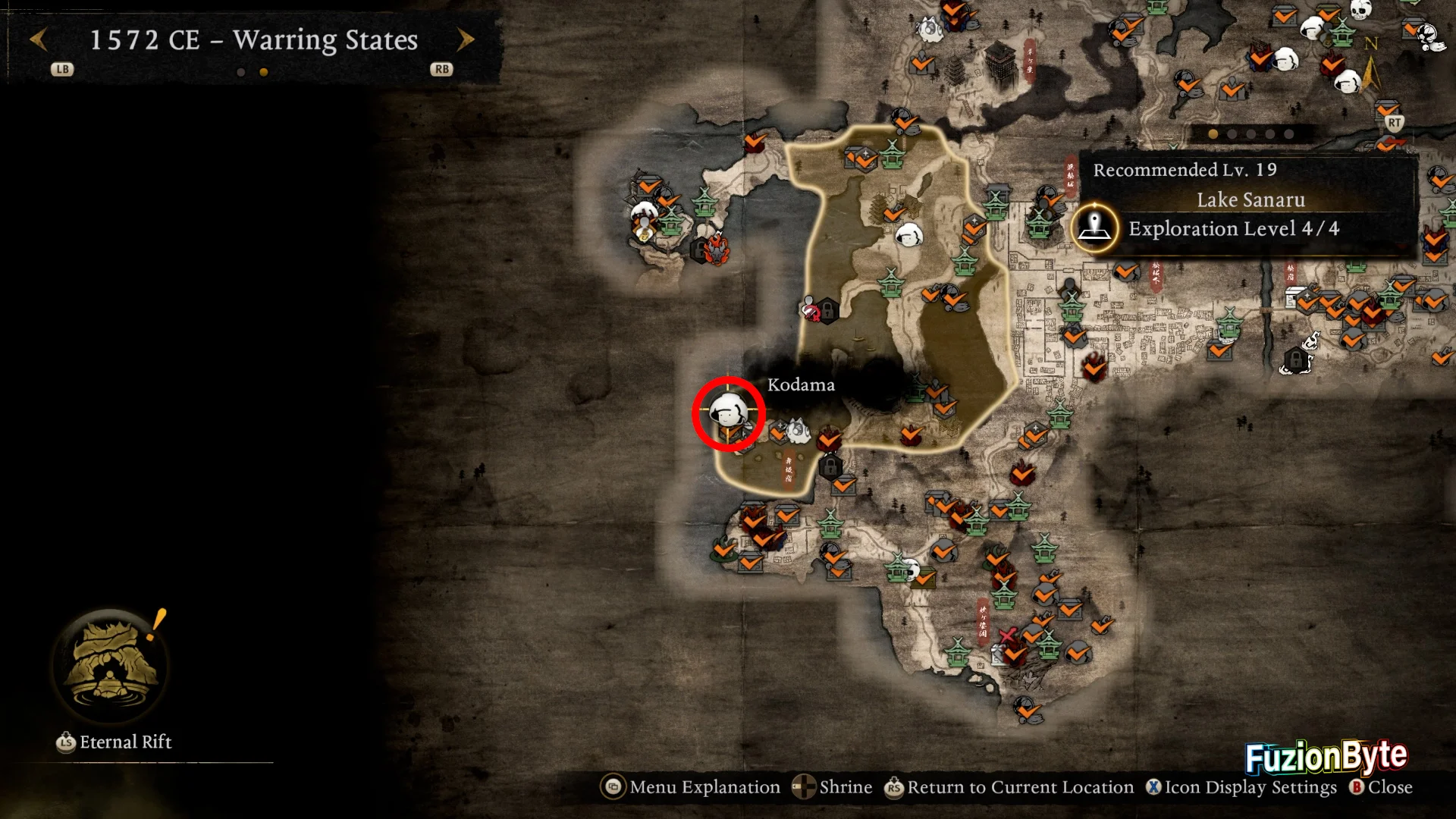The width and height of the screenshot is (1456, 819).
Task: Close the map screen
Action: point(1381,787)
